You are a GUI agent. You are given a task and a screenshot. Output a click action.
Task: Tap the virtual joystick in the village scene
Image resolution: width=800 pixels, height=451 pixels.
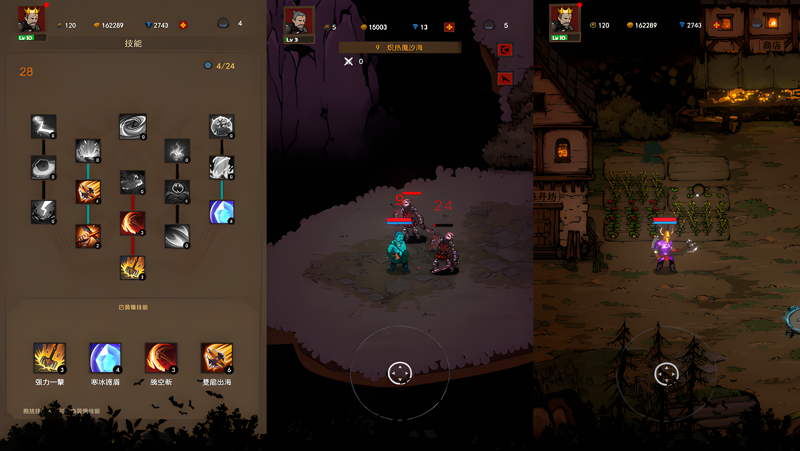(x=666, y=374)
